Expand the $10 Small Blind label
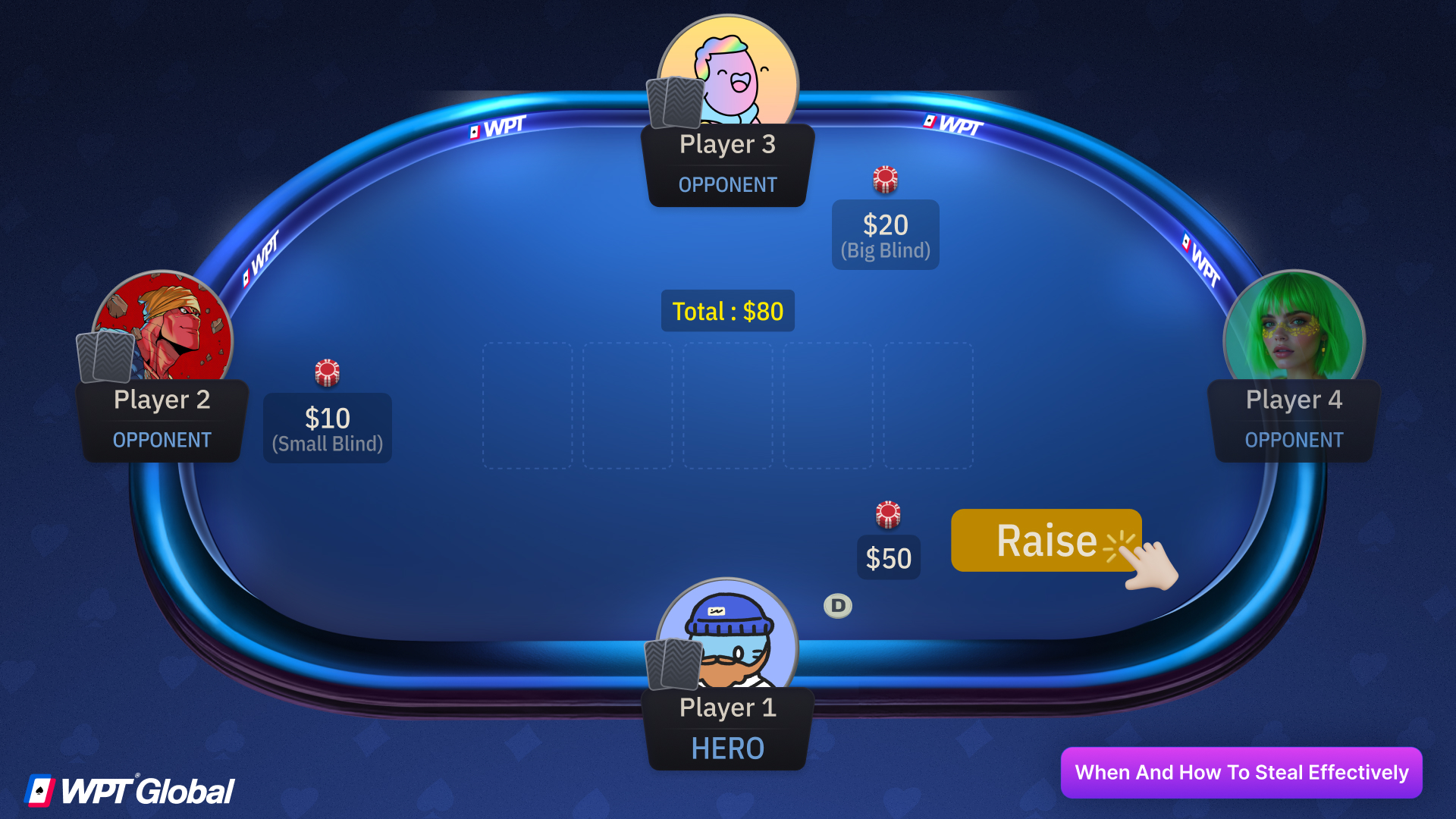The image size is (1456, 819). point(326,427)
